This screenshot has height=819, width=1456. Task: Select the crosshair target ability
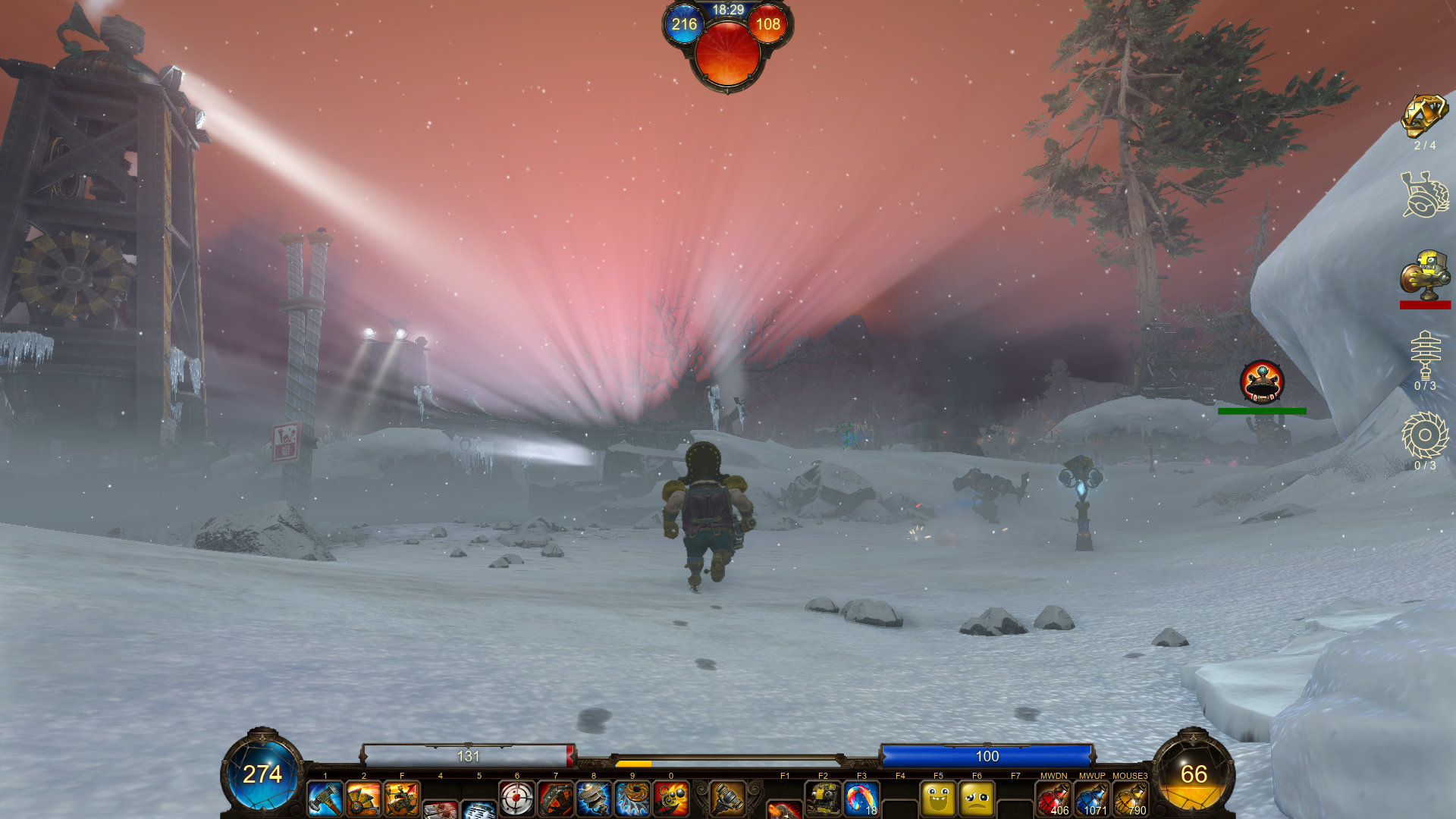coord(517,799)
